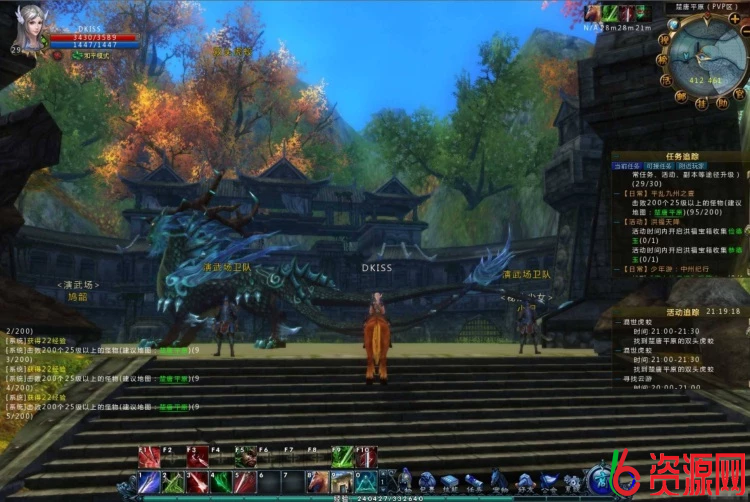750x502 pixels.
Task: Activate the horse mount hotbar slot
Action: point(318,482)
